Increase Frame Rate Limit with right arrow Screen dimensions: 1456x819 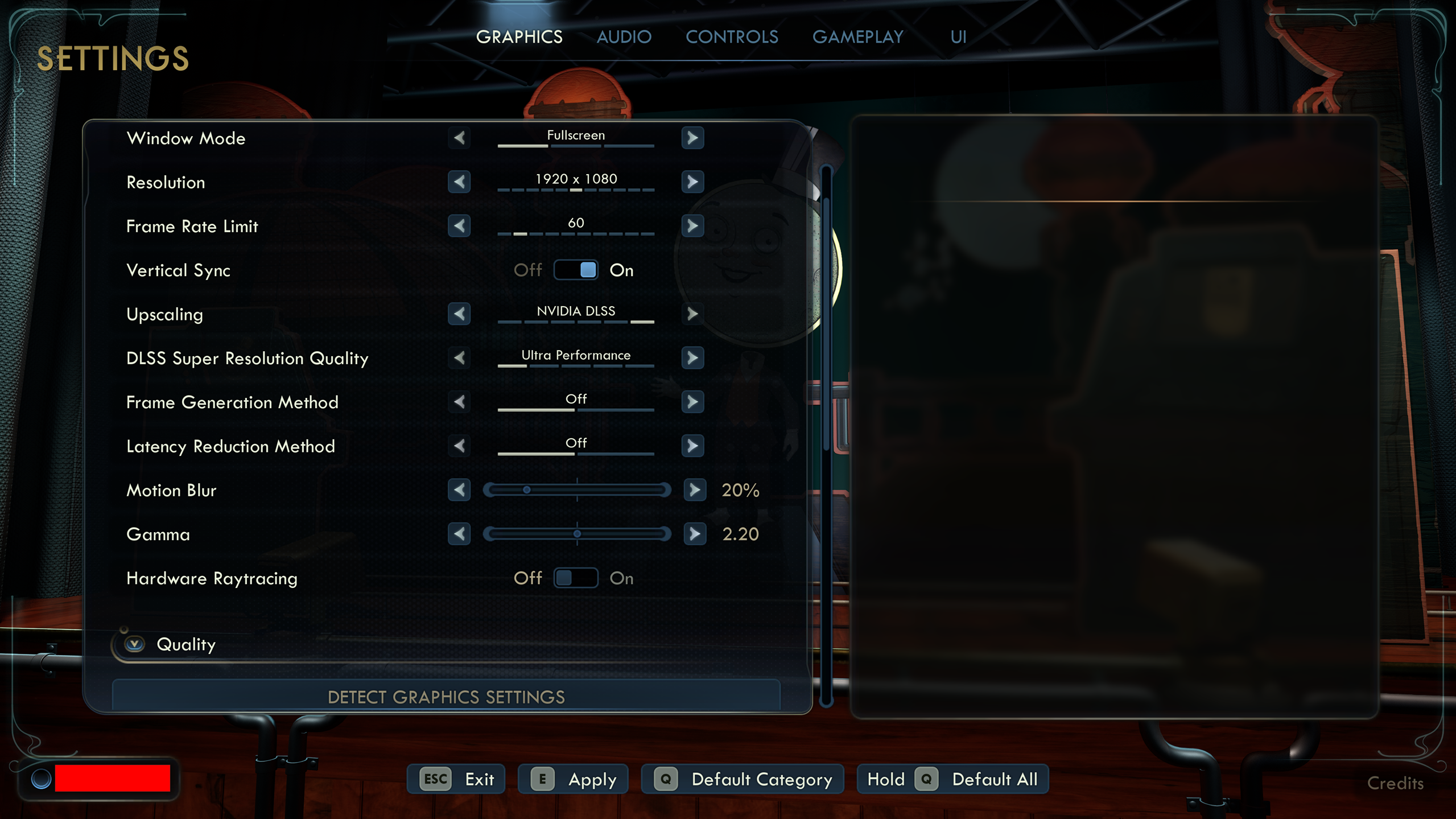pos(692,226)
